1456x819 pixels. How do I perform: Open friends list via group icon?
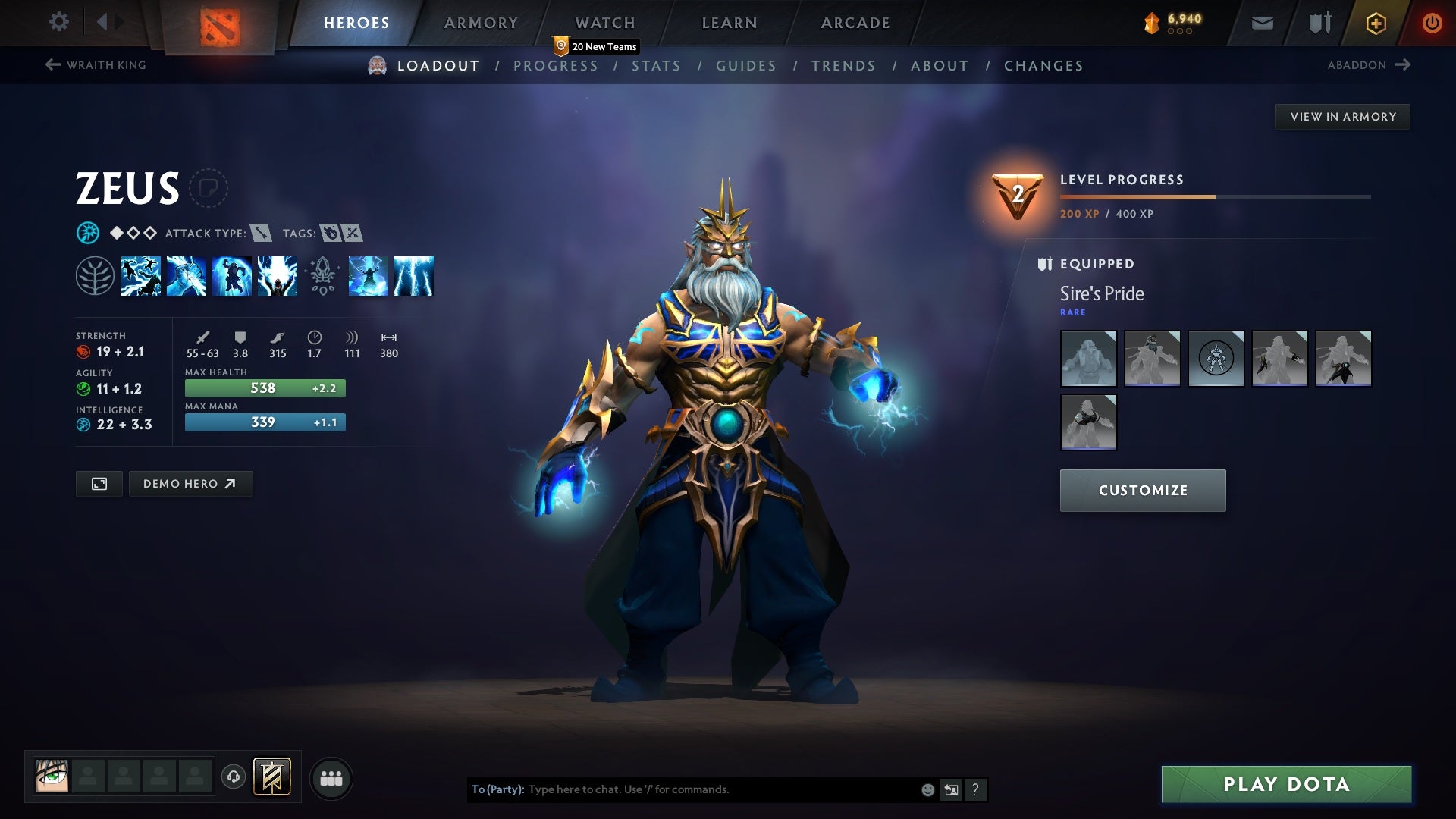coord(331,777)
